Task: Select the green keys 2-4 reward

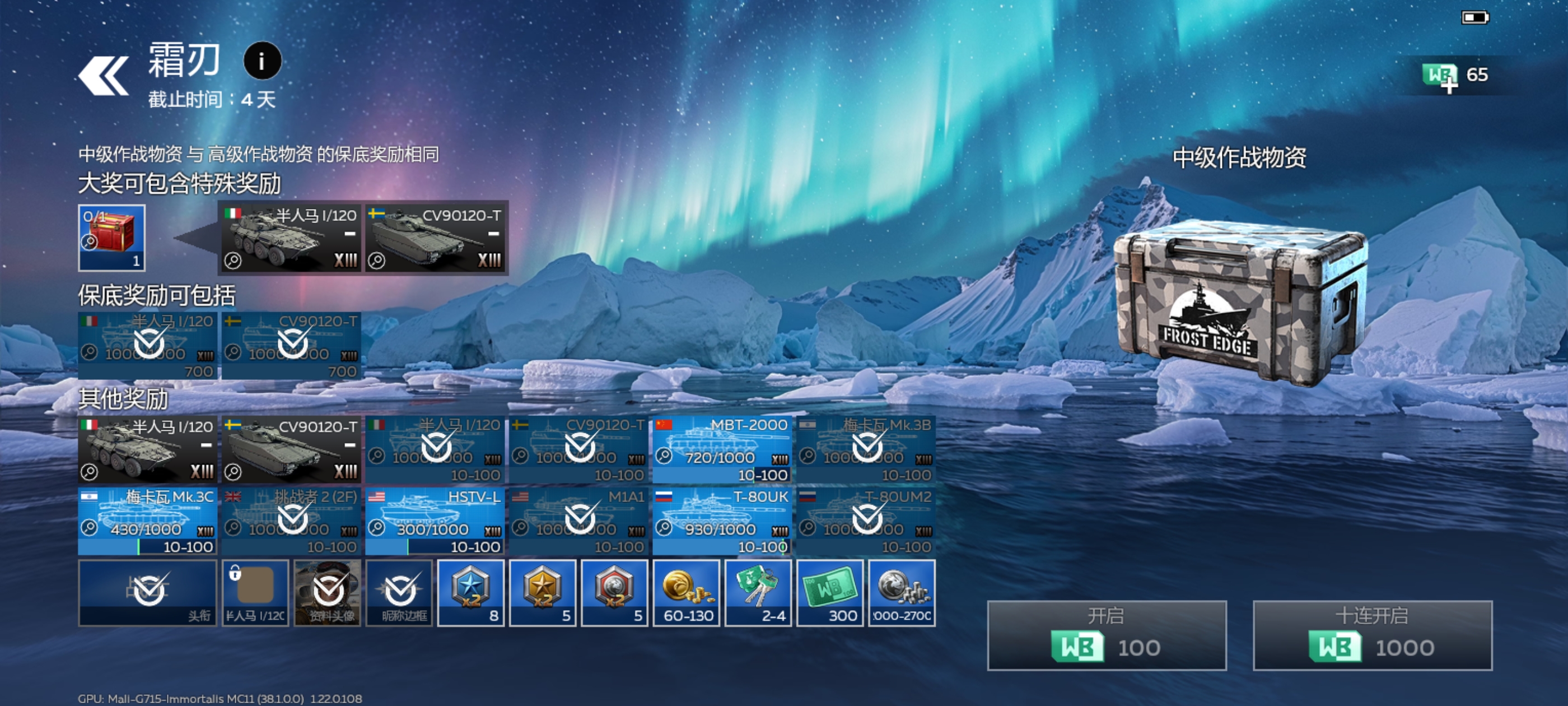Action: coord(758,593)
